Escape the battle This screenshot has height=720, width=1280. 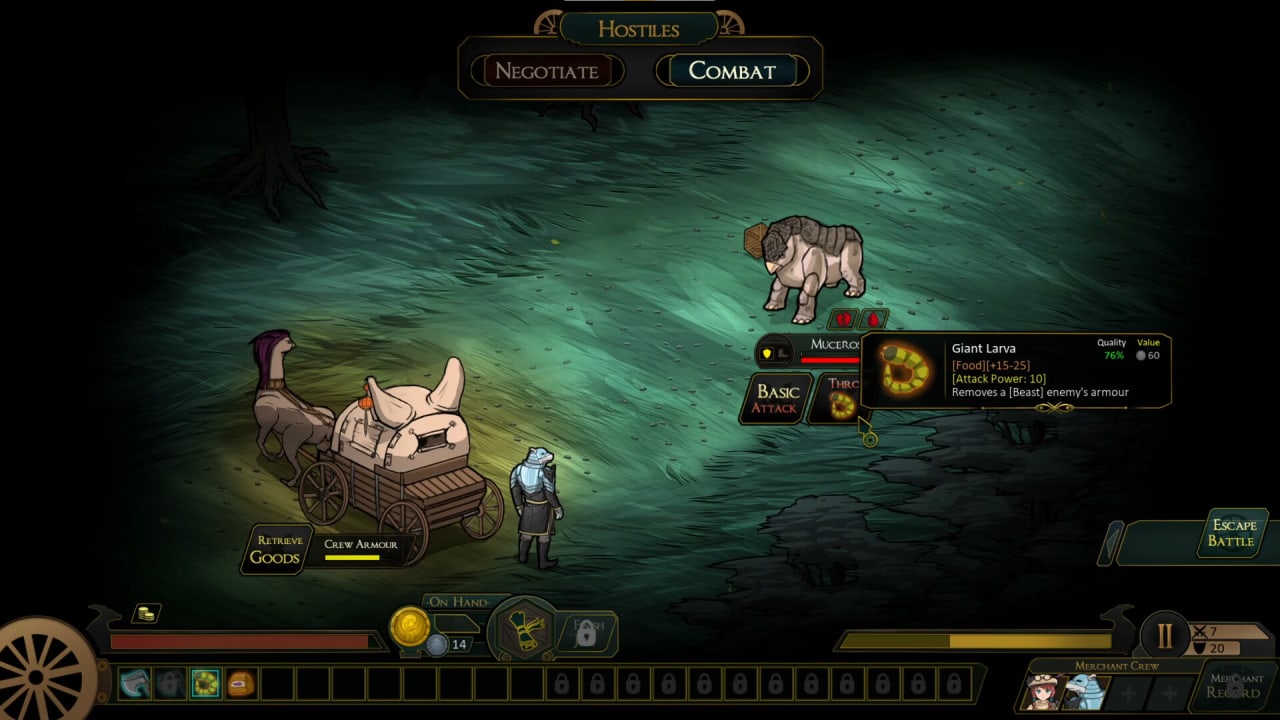pyautogui.click(x=1233, y=533)
